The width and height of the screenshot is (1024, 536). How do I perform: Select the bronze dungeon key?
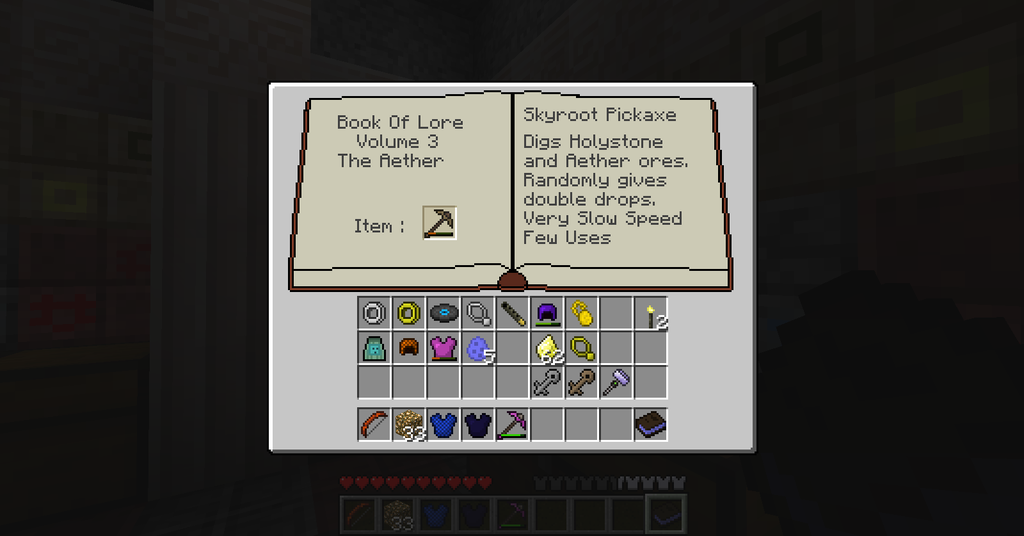(x=581, y=382)
